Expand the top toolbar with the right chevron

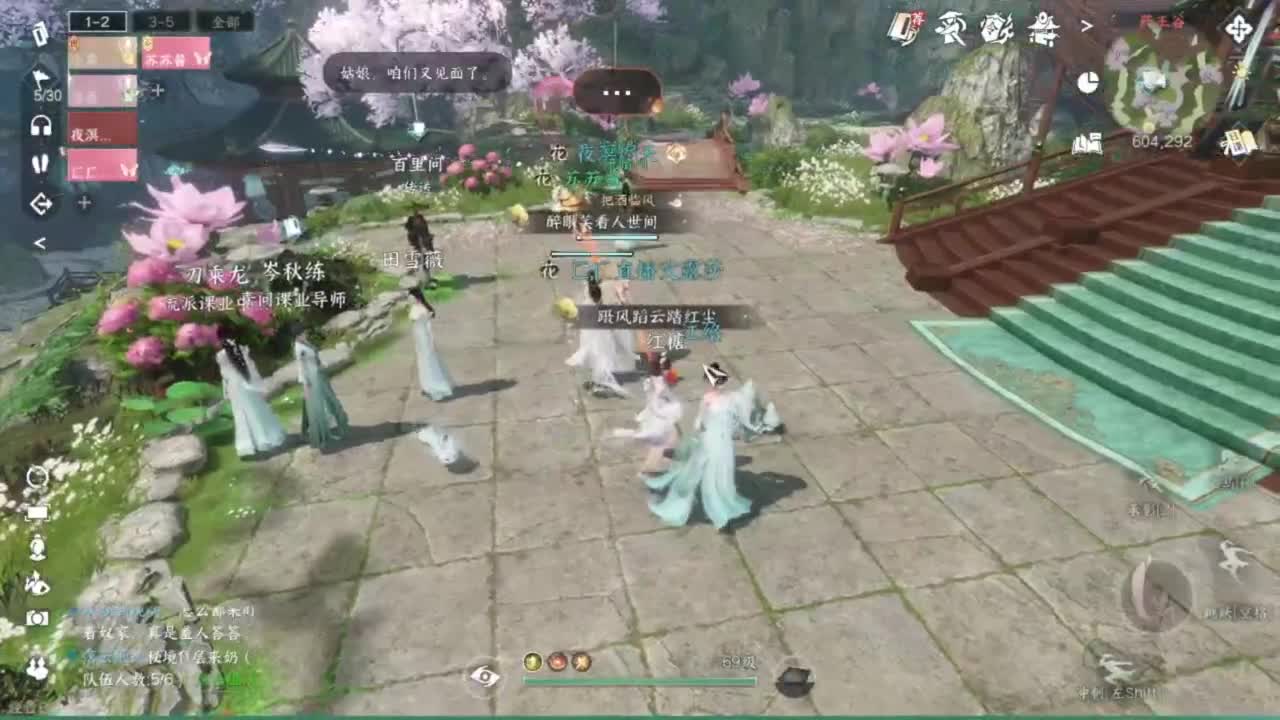click(x=1086, y=26)
